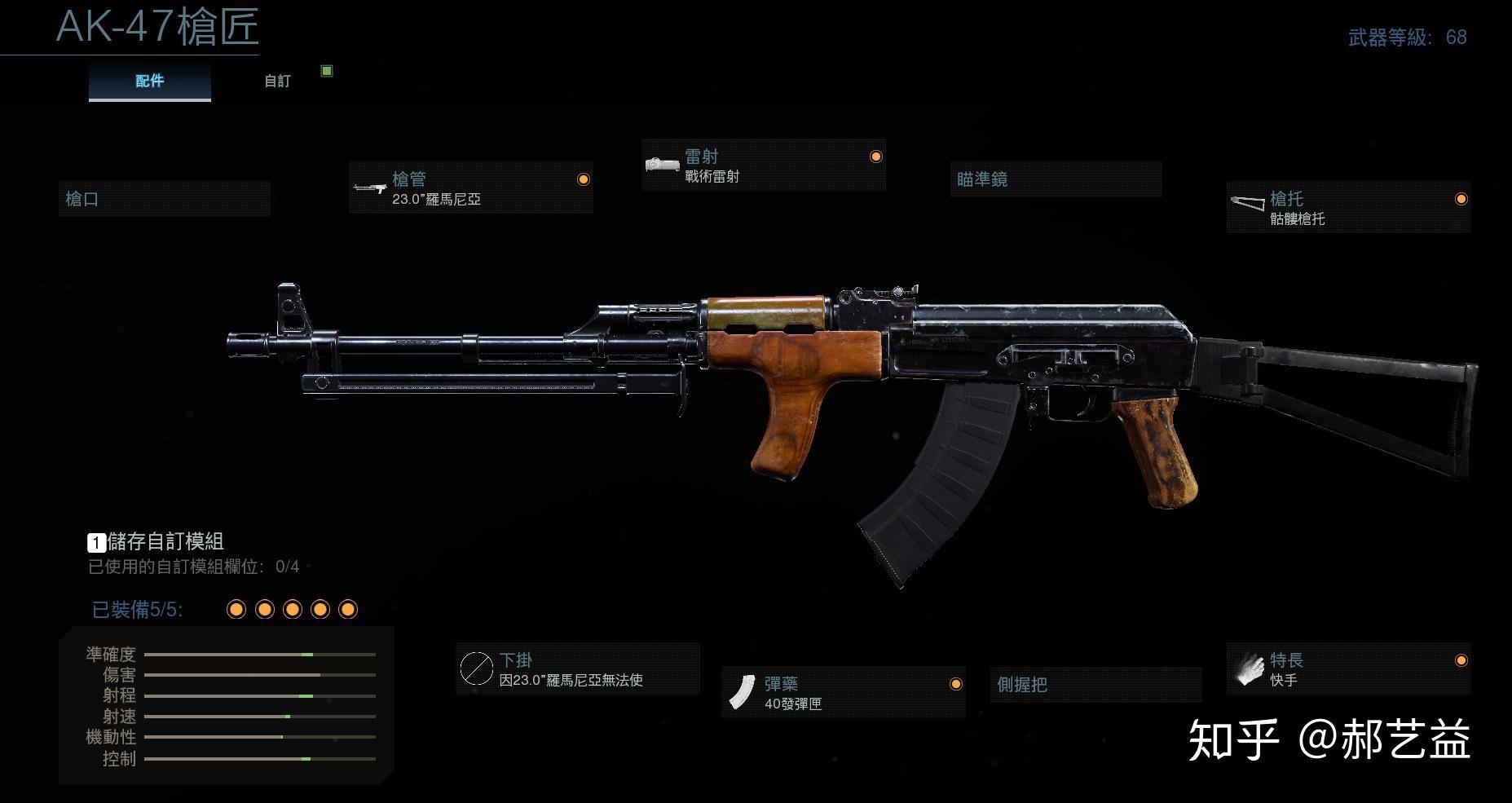Switch to the 配件 tab
Screen dimensions: 1512x803
tap(149, 81)
